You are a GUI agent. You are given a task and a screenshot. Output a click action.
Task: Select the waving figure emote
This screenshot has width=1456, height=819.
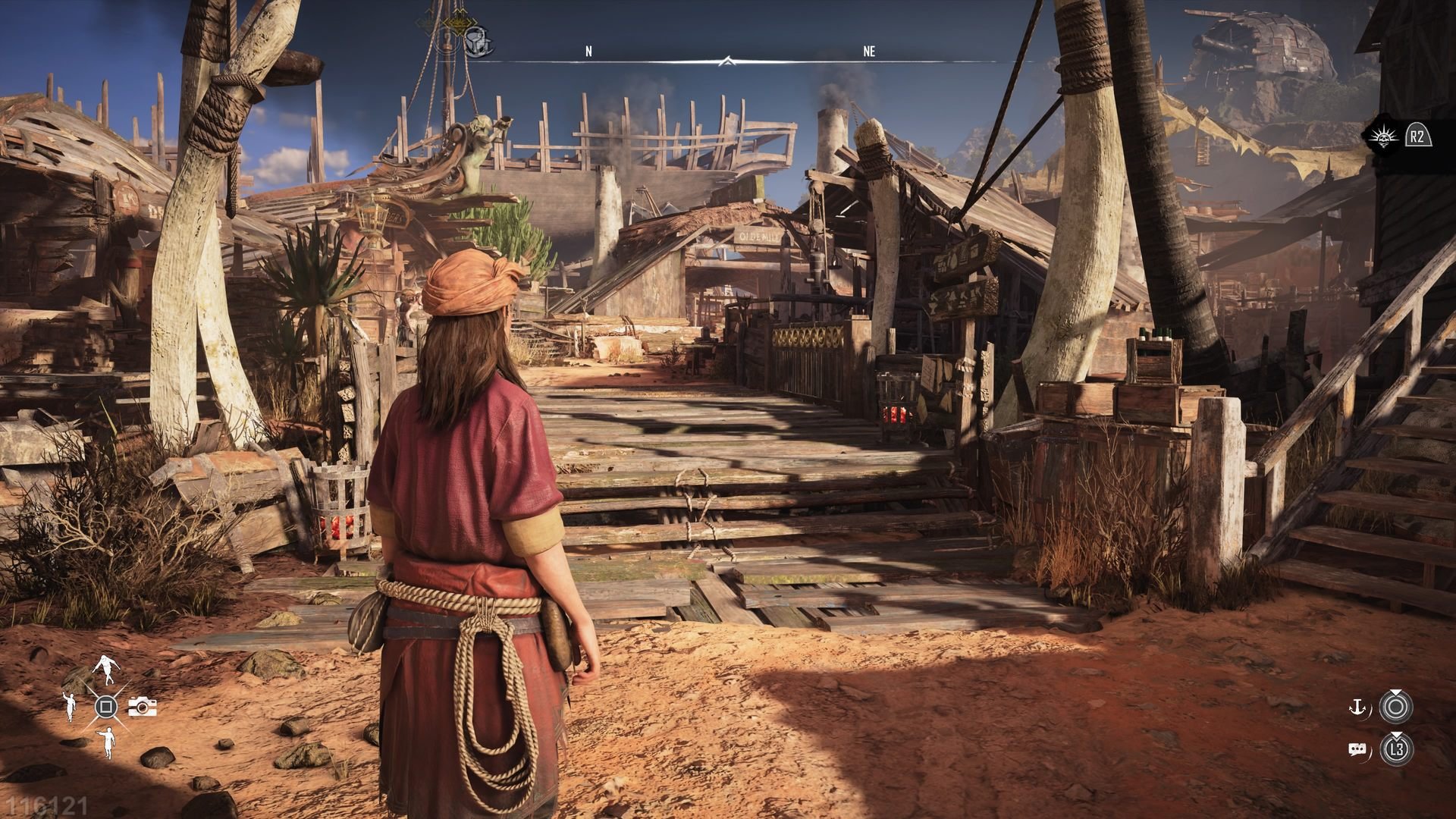tap(70, 707)
